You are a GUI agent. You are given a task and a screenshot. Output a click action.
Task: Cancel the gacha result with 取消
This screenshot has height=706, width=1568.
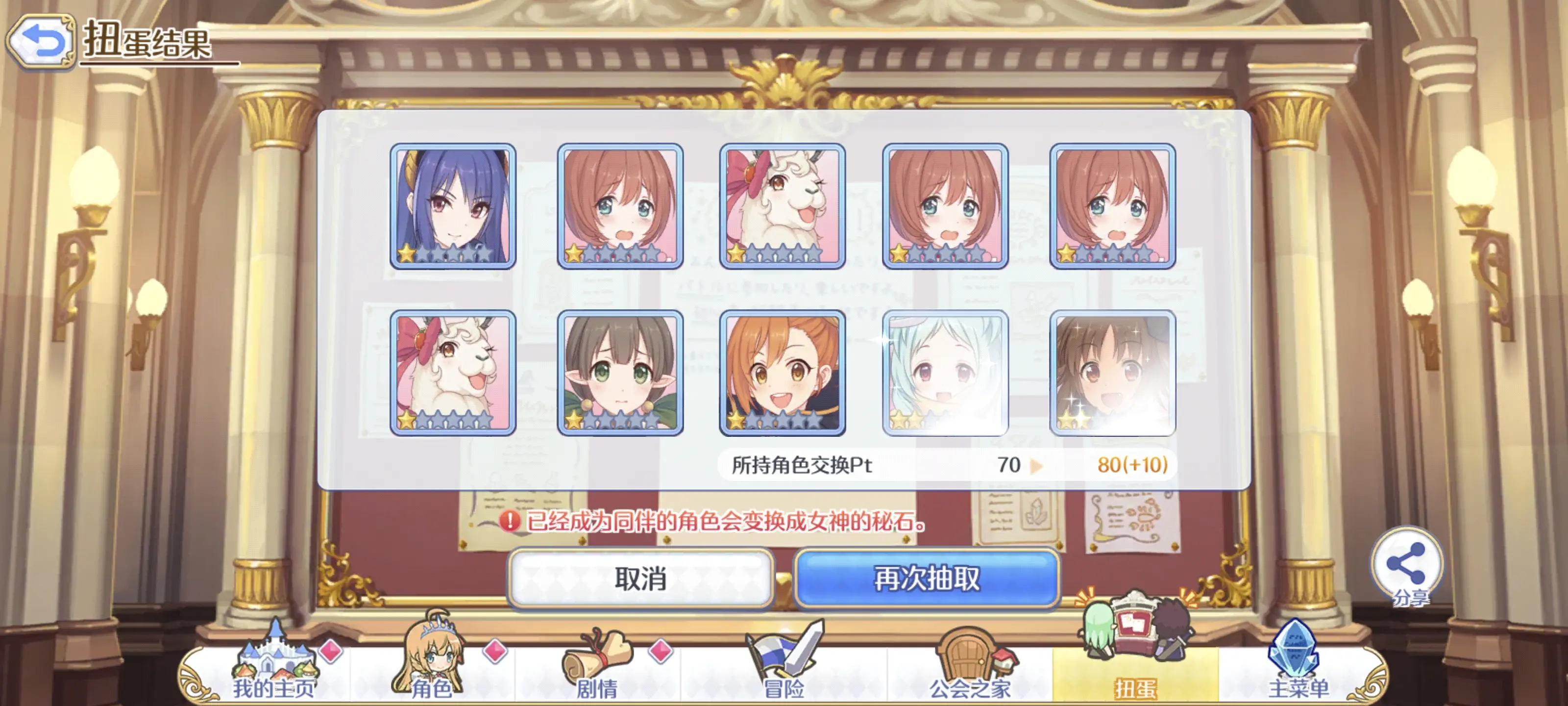pyautogui.click(x=640, y=578)
